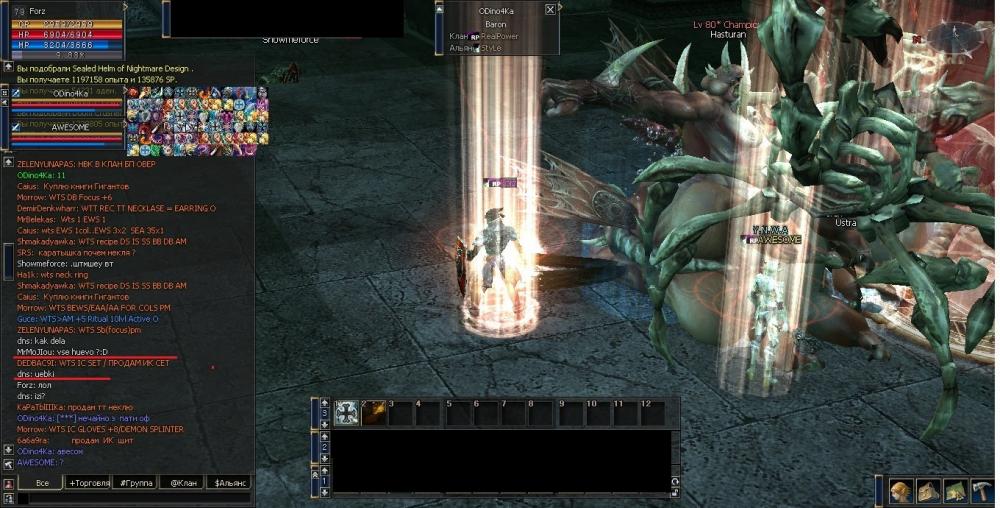Select party member ODino4Ka in party list
The width and height of the screenshot is (1000, 508).
click(68, 93)
